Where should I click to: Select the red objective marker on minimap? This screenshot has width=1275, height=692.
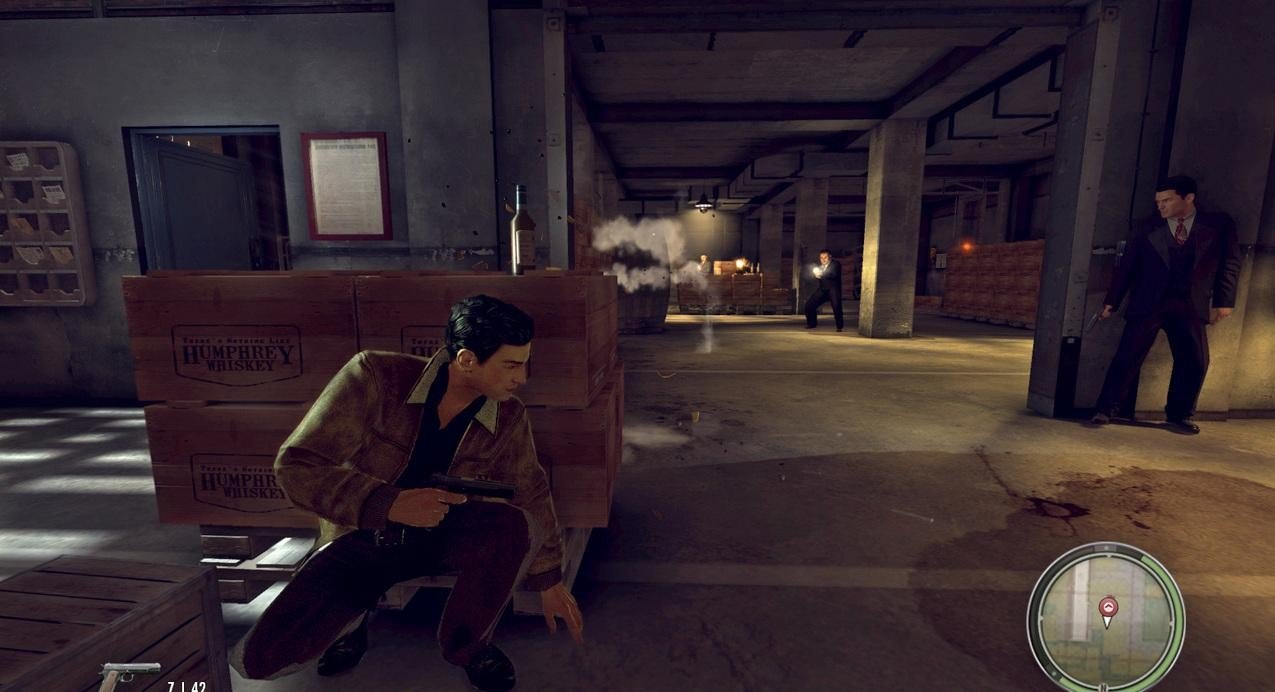[1107, 607]
